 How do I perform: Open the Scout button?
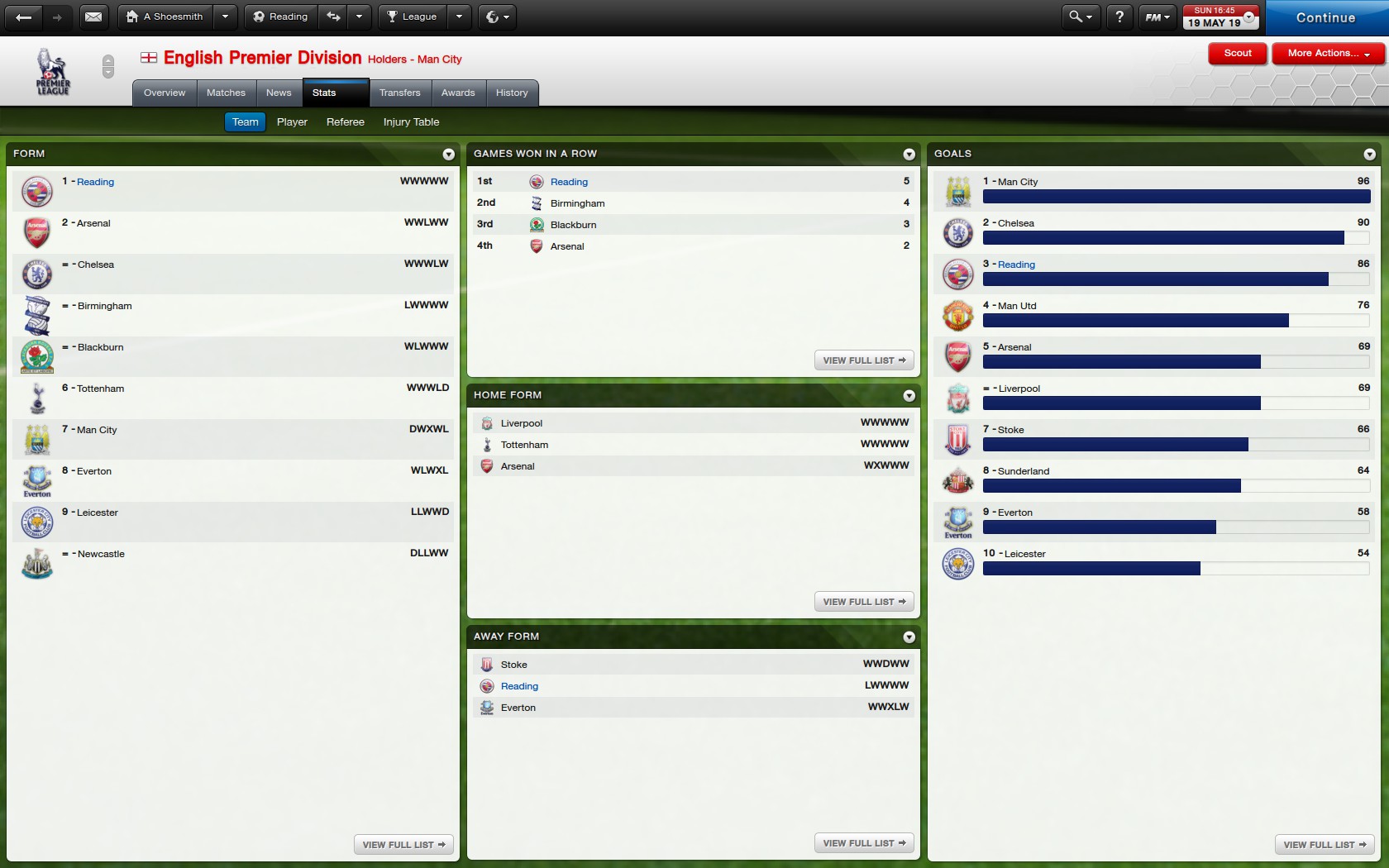click(1237, 53)
